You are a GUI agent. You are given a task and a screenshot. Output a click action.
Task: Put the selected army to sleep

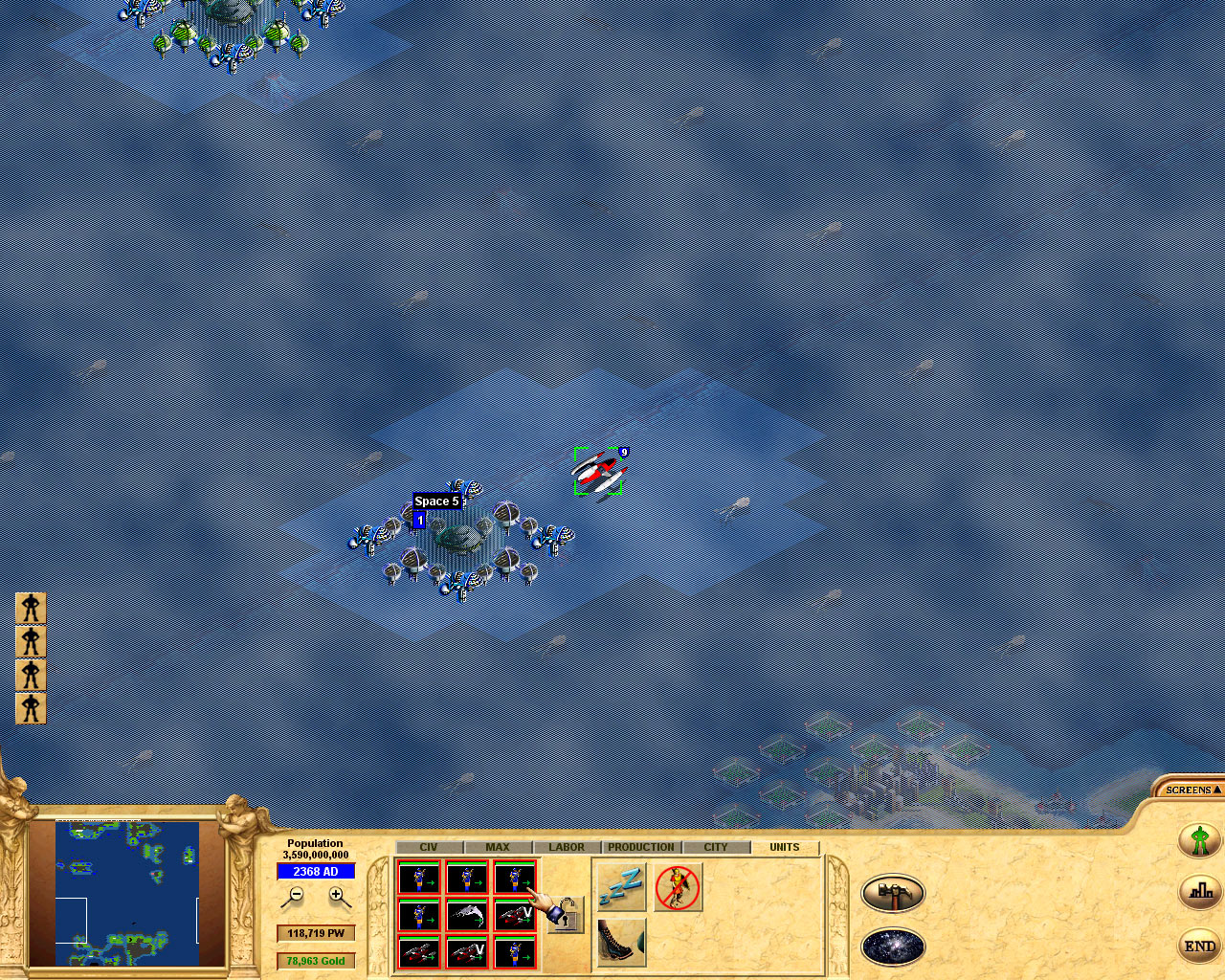(620, 887)
